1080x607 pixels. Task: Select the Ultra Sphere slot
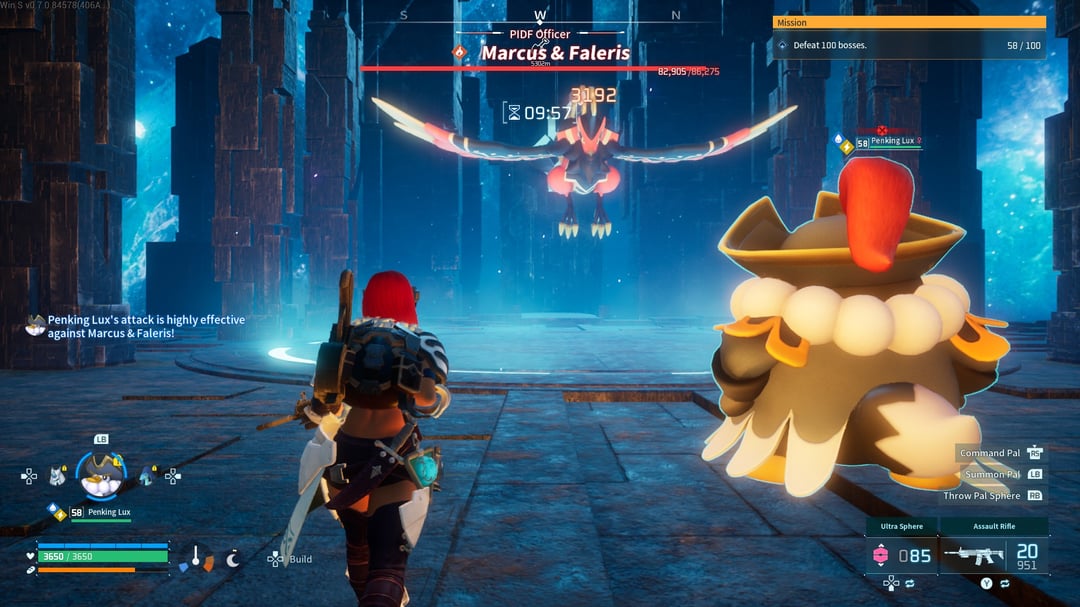(901, 553)
